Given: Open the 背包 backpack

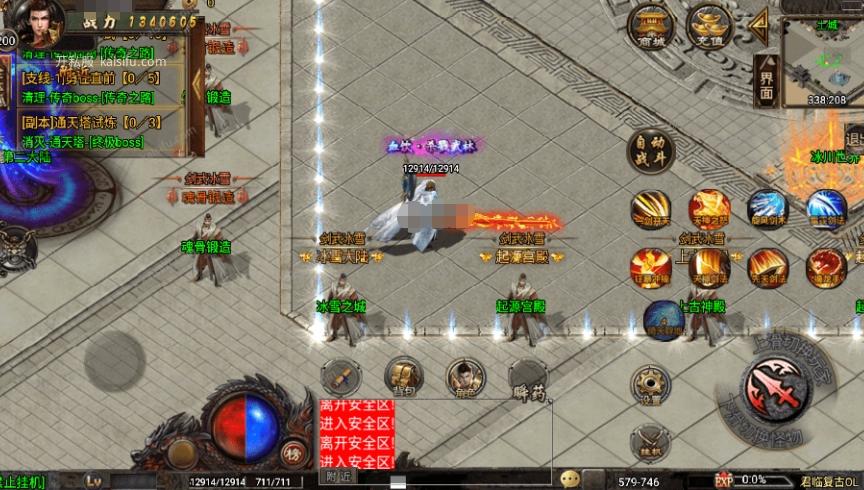Looking at the screenshot, I should click(x=403, y=377).
